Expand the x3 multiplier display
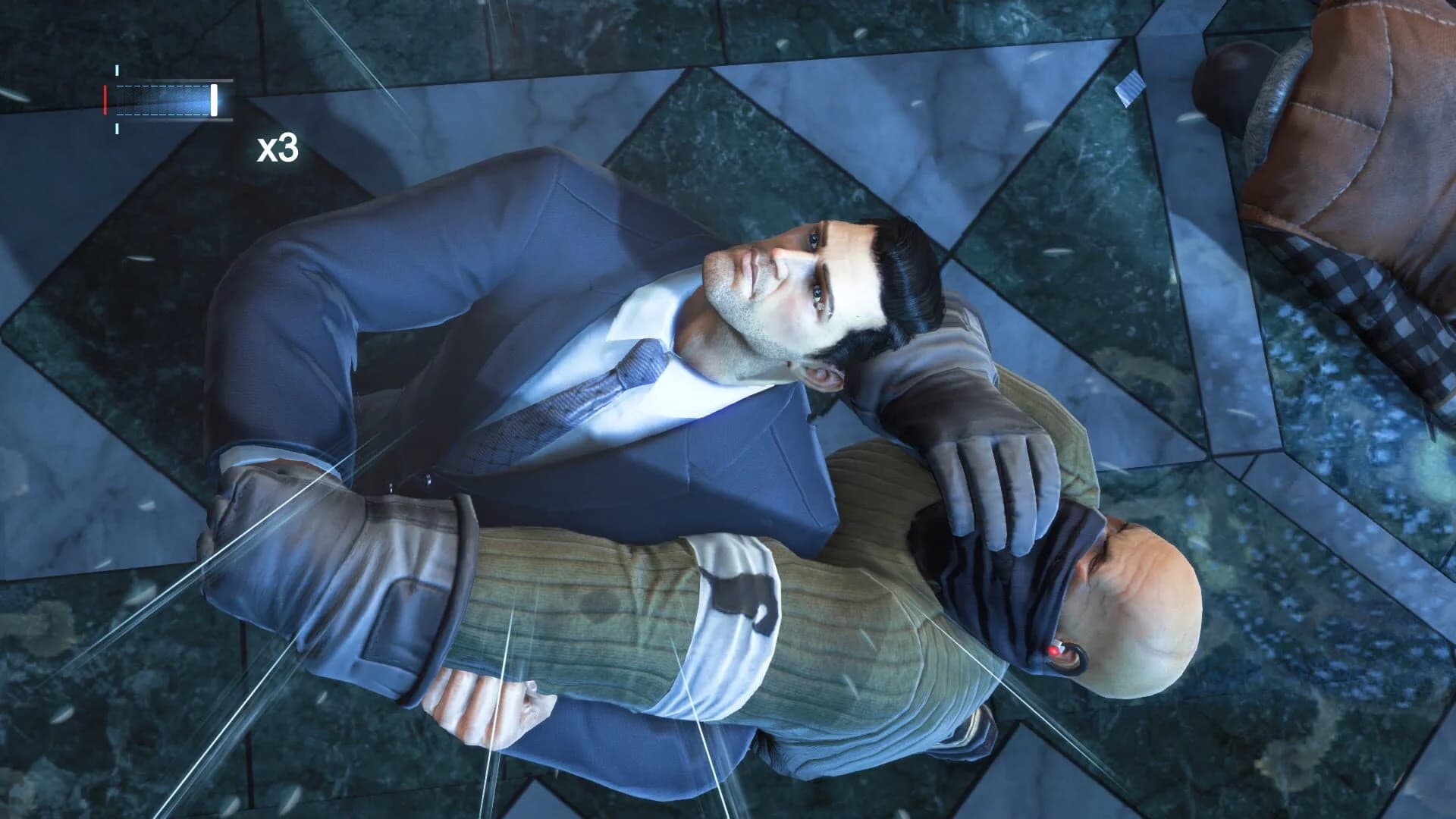This screenshot has height=819, width=1456. tap(279, 150)
